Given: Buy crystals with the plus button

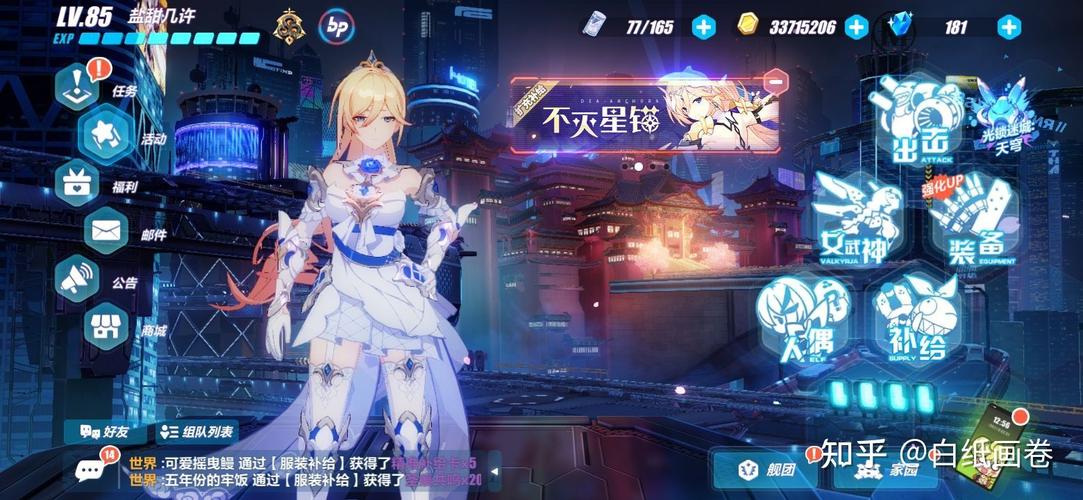Looking at the screenshot, I should [1010, 27].
